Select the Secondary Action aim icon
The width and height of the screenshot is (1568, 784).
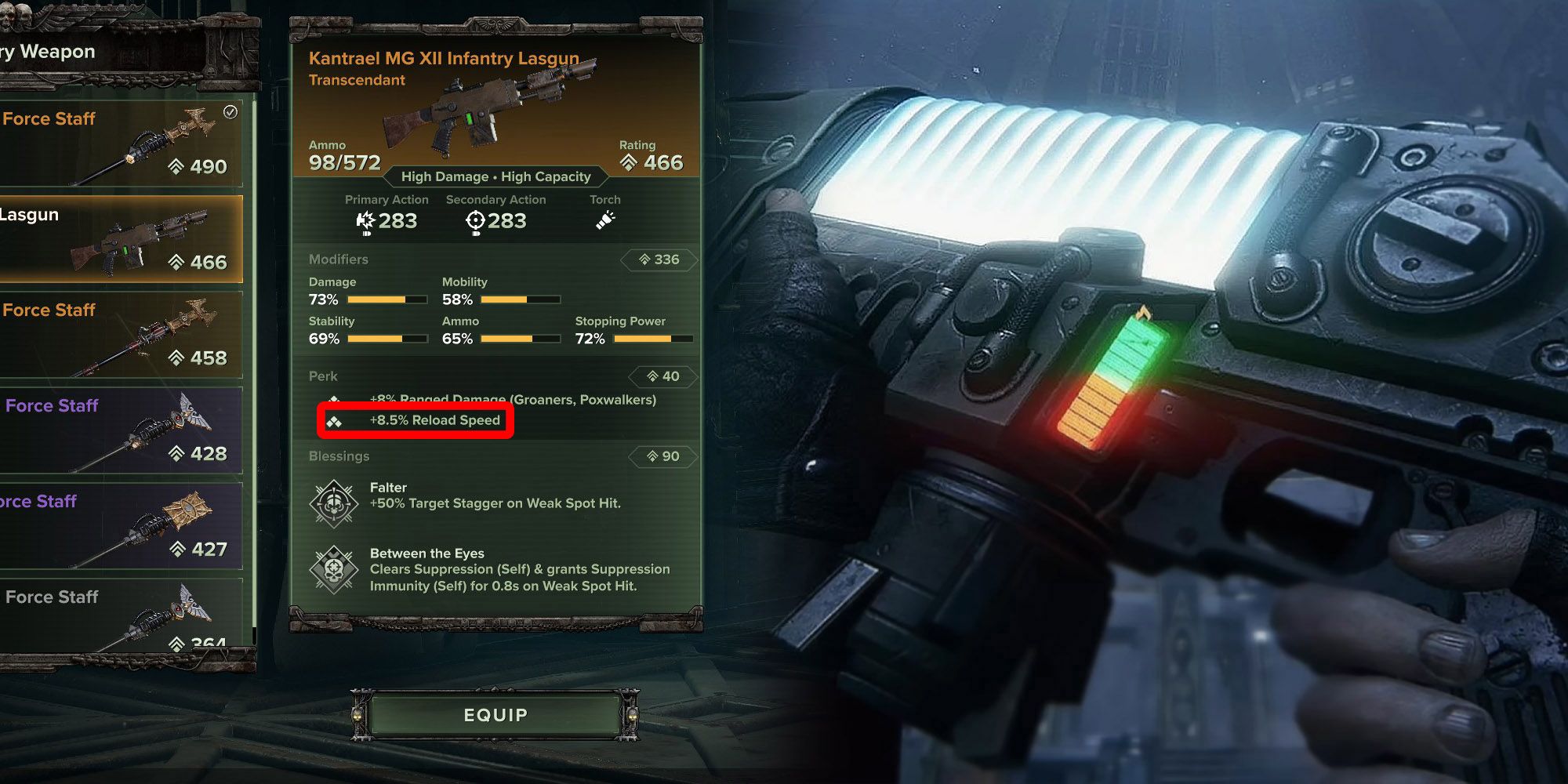click(x=474, y=221)
